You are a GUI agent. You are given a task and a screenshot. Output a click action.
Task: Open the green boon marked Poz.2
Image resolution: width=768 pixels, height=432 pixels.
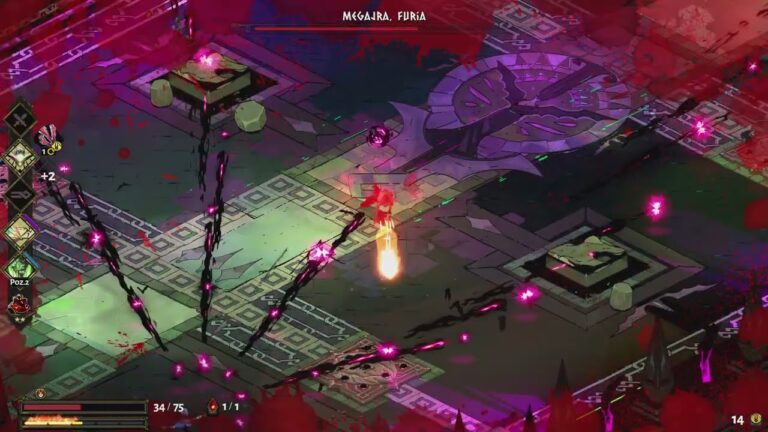[x=20, y=267]
